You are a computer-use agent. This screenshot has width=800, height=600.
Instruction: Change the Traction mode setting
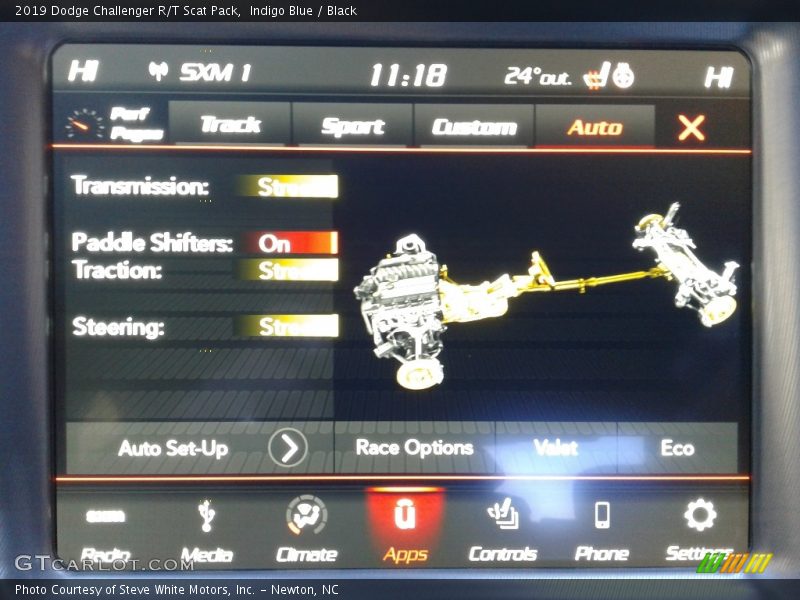tap(288, 270)
